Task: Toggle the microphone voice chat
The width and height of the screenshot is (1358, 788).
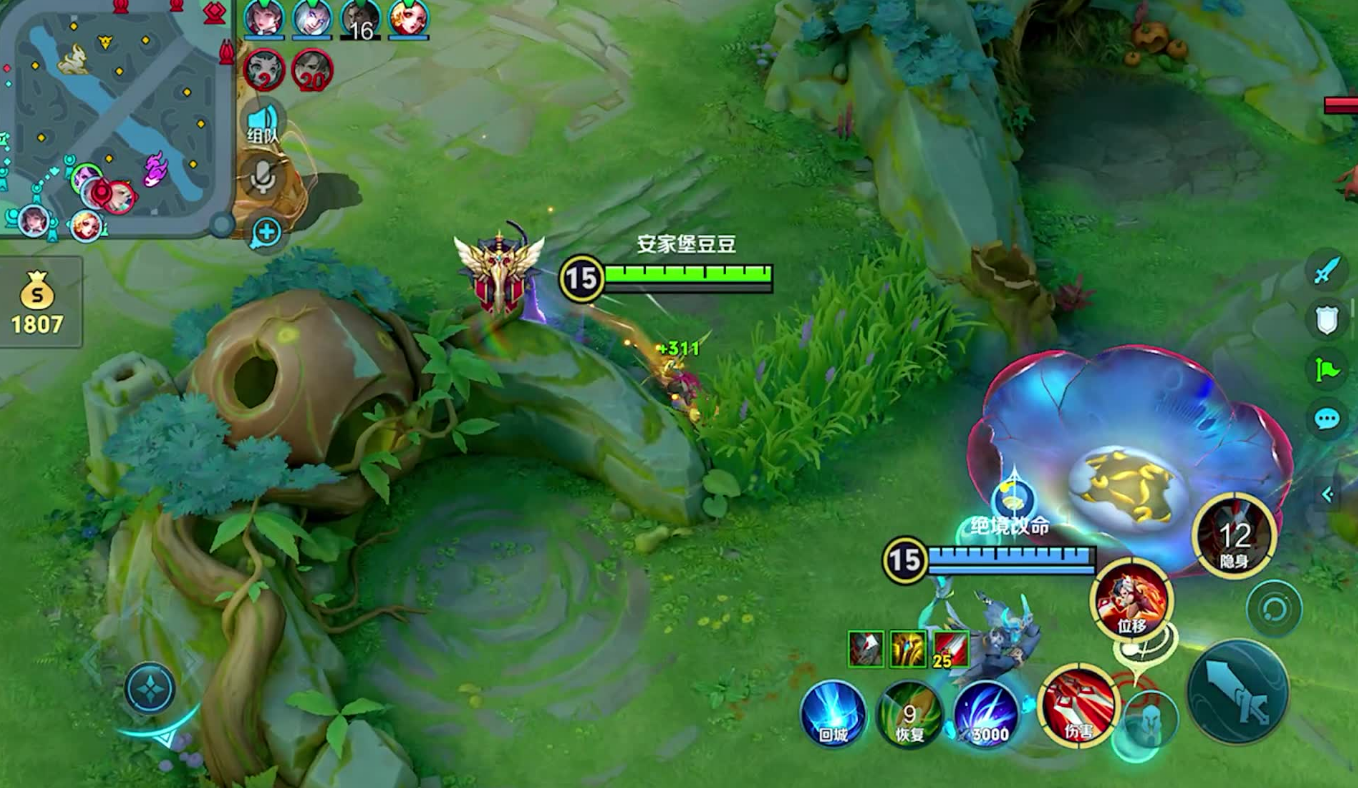Action: (x=263, y=177)
